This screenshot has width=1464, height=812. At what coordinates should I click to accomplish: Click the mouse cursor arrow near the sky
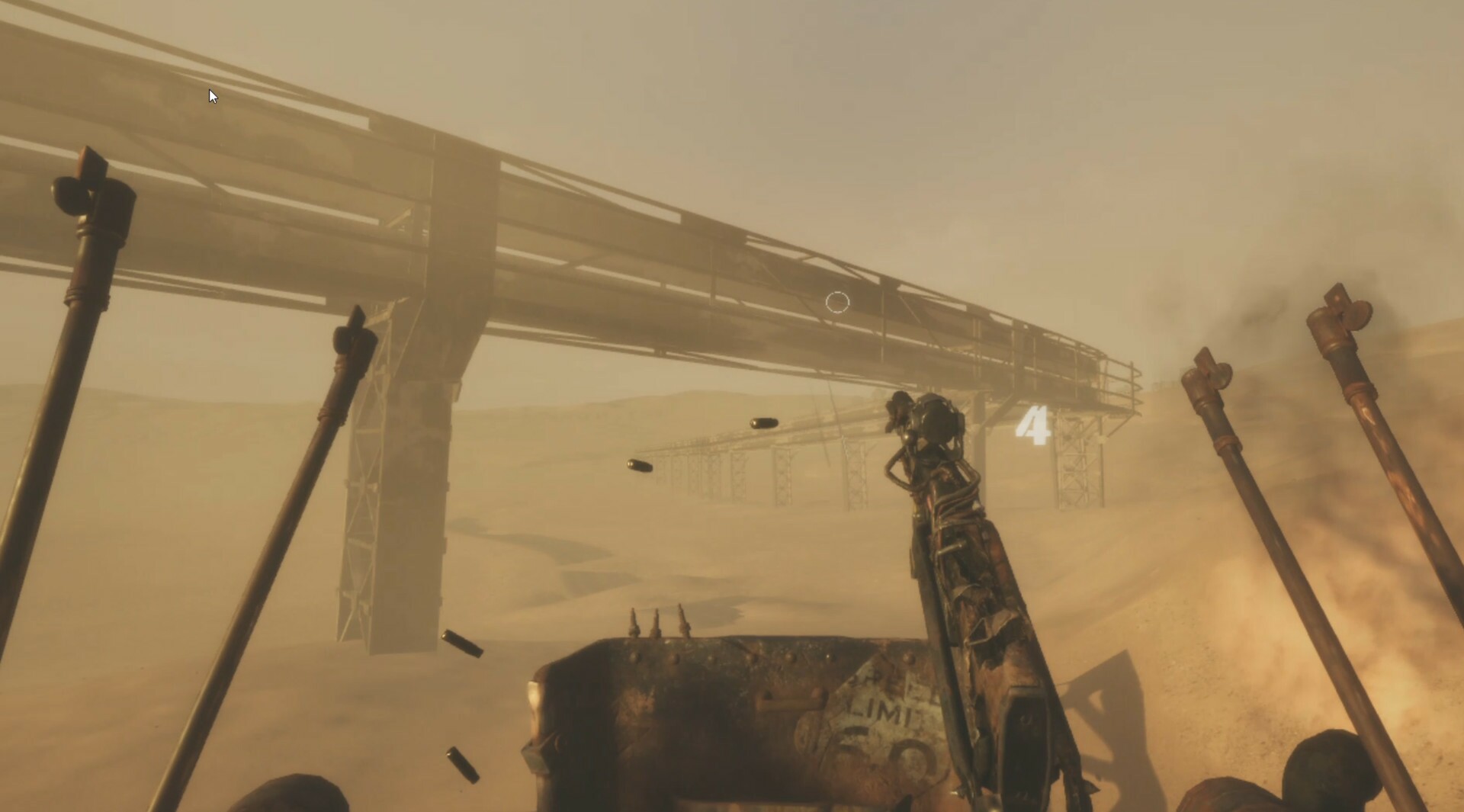tap(212, 96)
